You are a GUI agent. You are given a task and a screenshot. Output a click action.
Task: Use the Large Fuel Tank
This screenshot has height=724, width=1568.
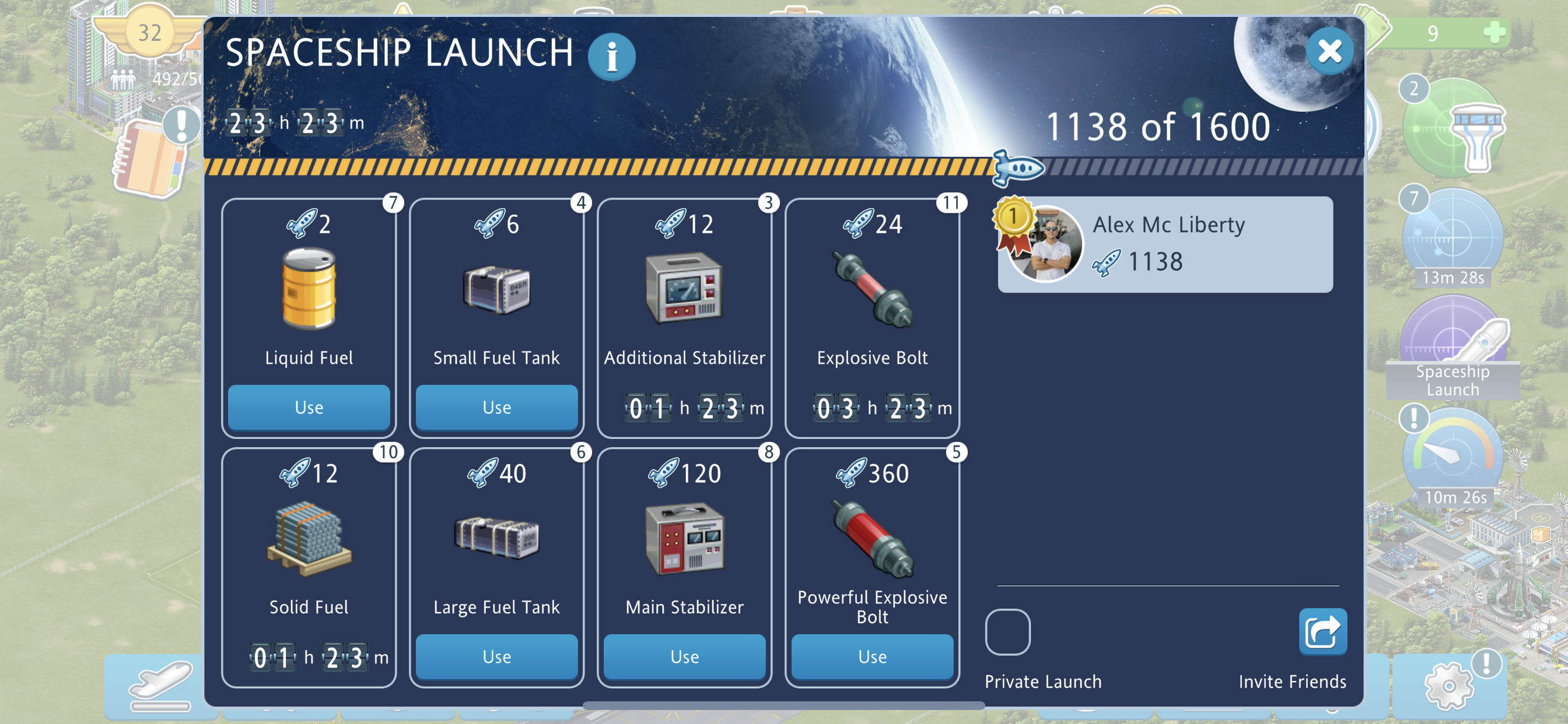[496, 656]
